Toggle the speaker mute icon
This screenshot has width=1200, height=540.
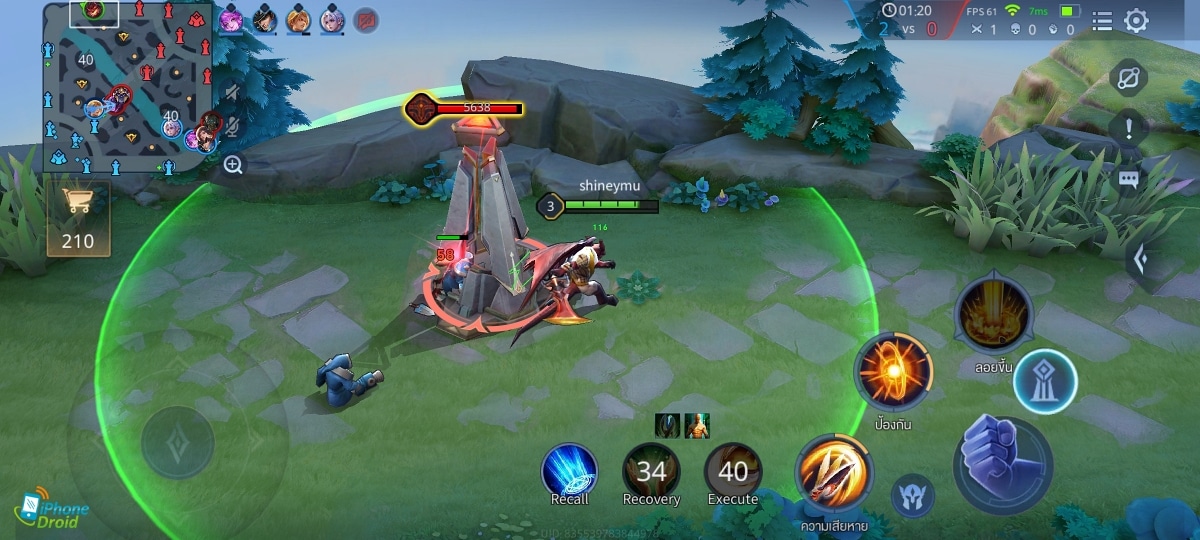click(233, 93)
